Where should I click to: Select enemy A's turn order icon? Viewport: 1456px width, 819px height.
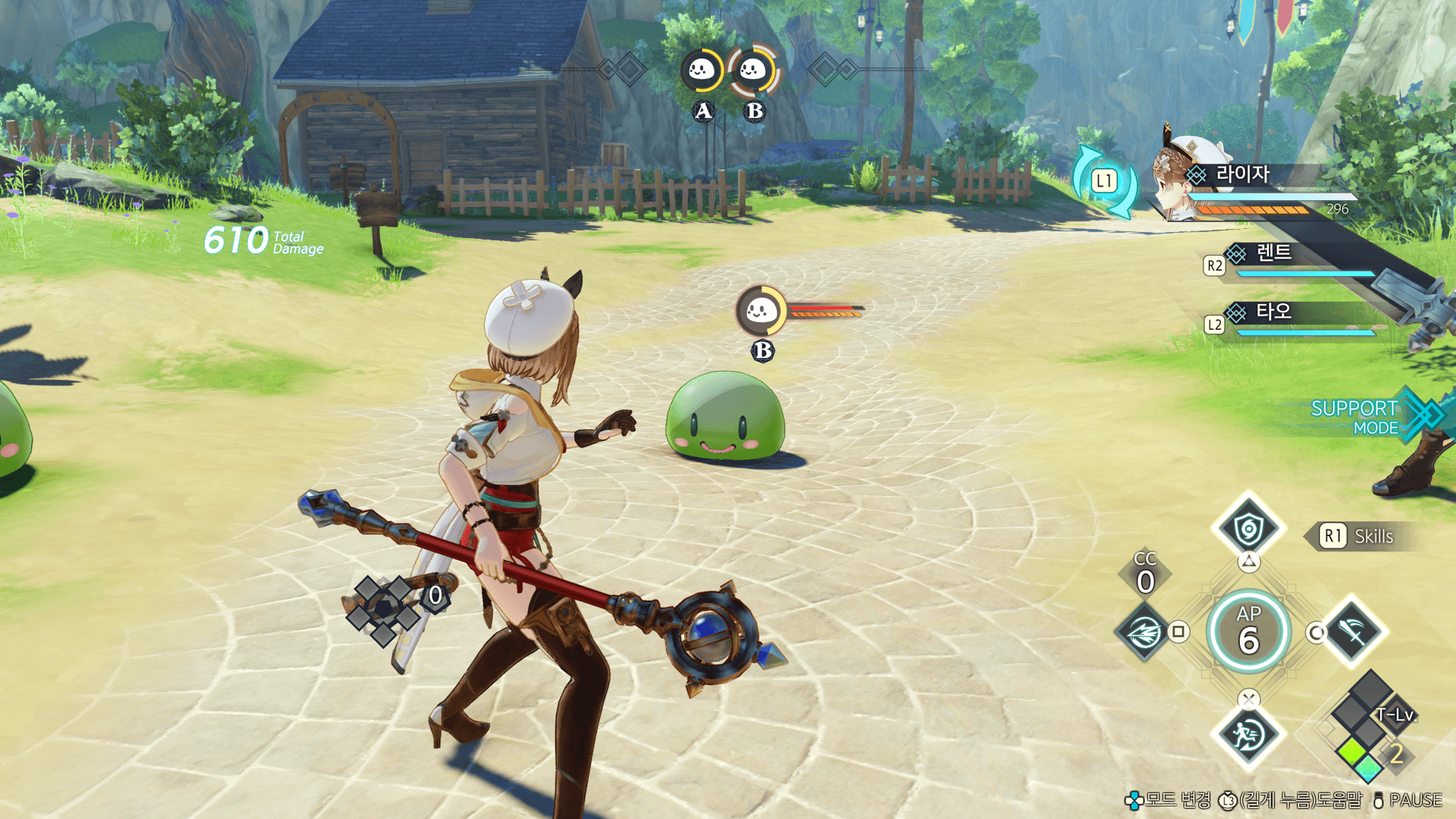tap(701, 71)
